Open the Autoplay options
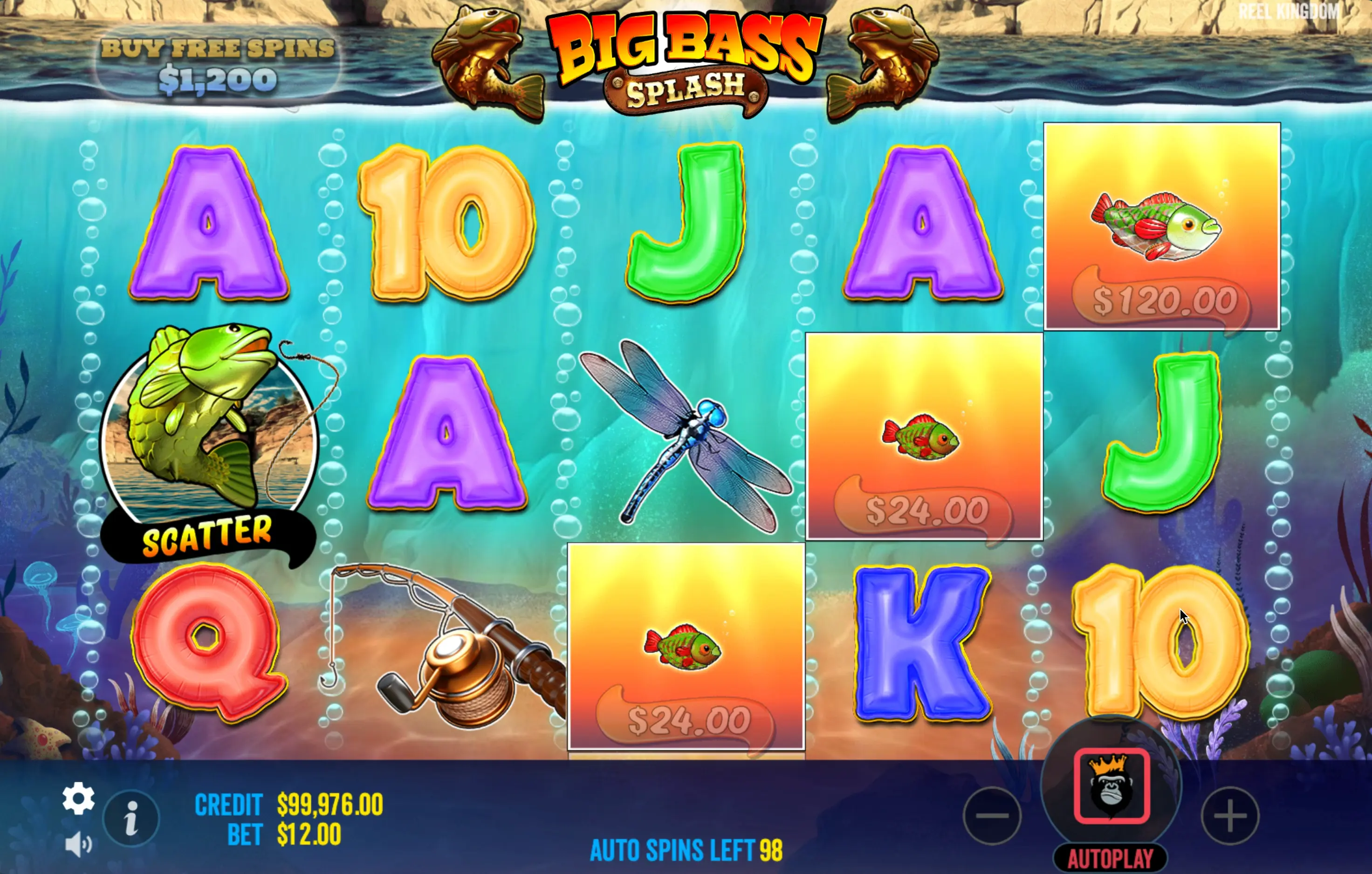The width and height of the screenshot is (1372, 874). click(1110, 859)
